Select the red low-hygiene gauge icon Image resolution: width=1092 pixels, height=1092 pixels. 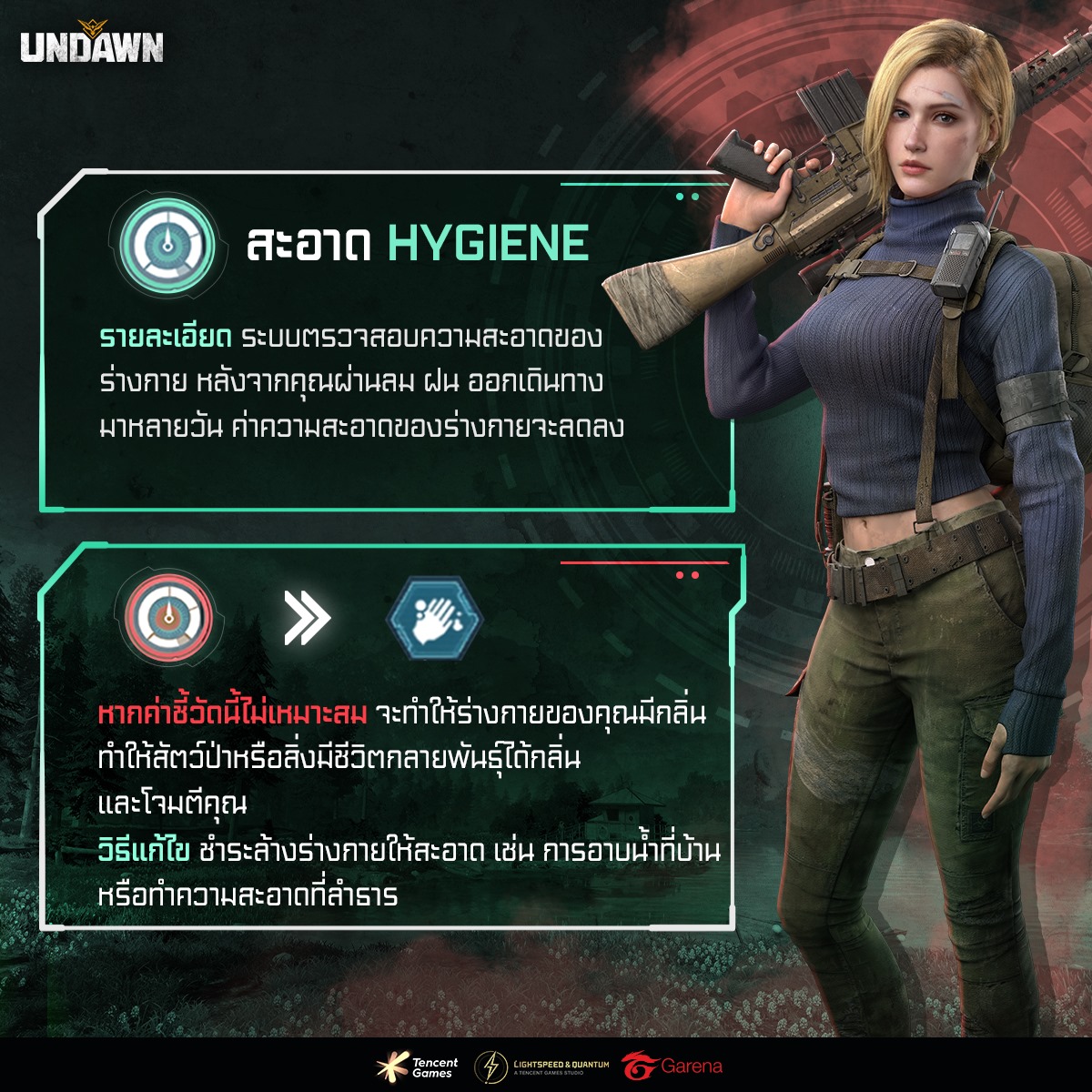tap(167, 619)
